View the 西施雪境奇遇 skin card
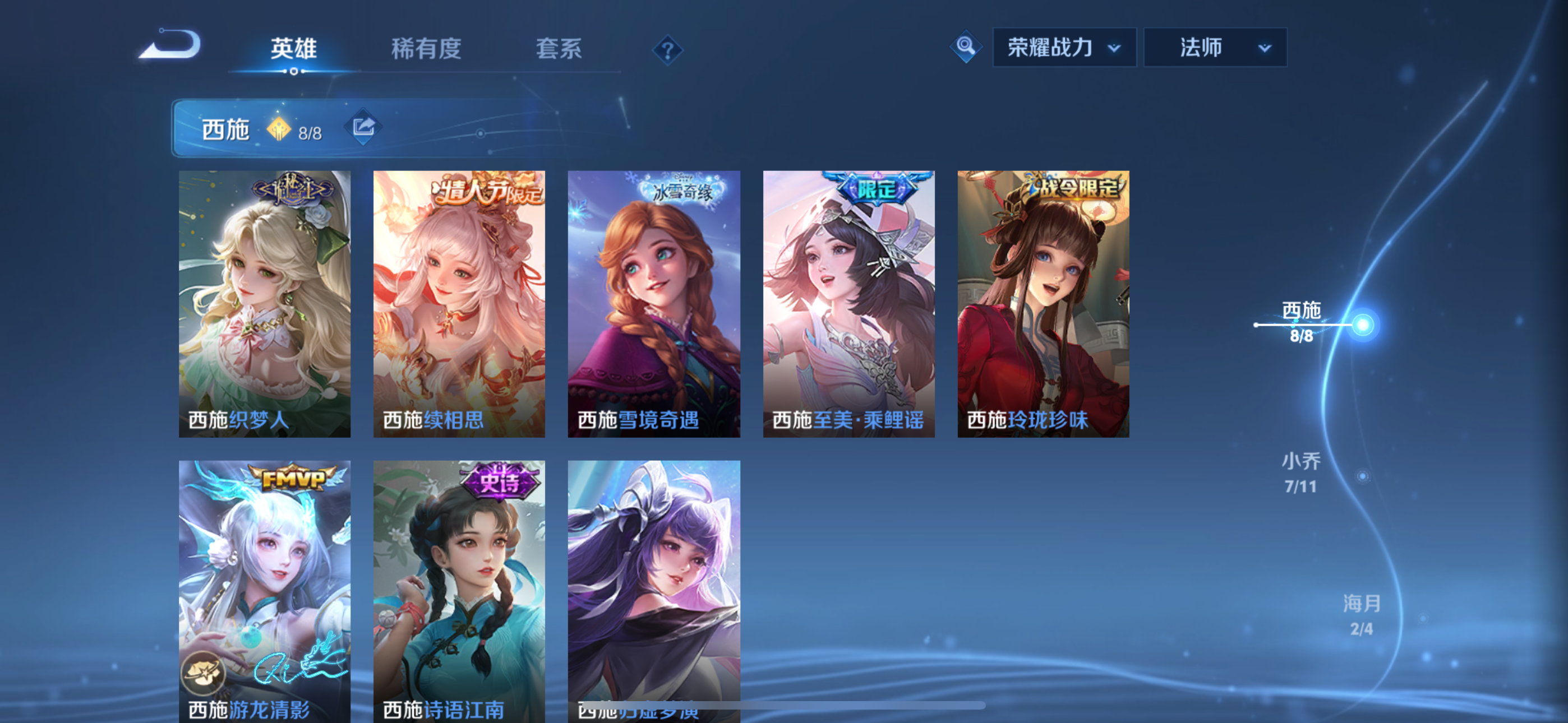This screenshot has height=723, width=1568. (654, 303)
